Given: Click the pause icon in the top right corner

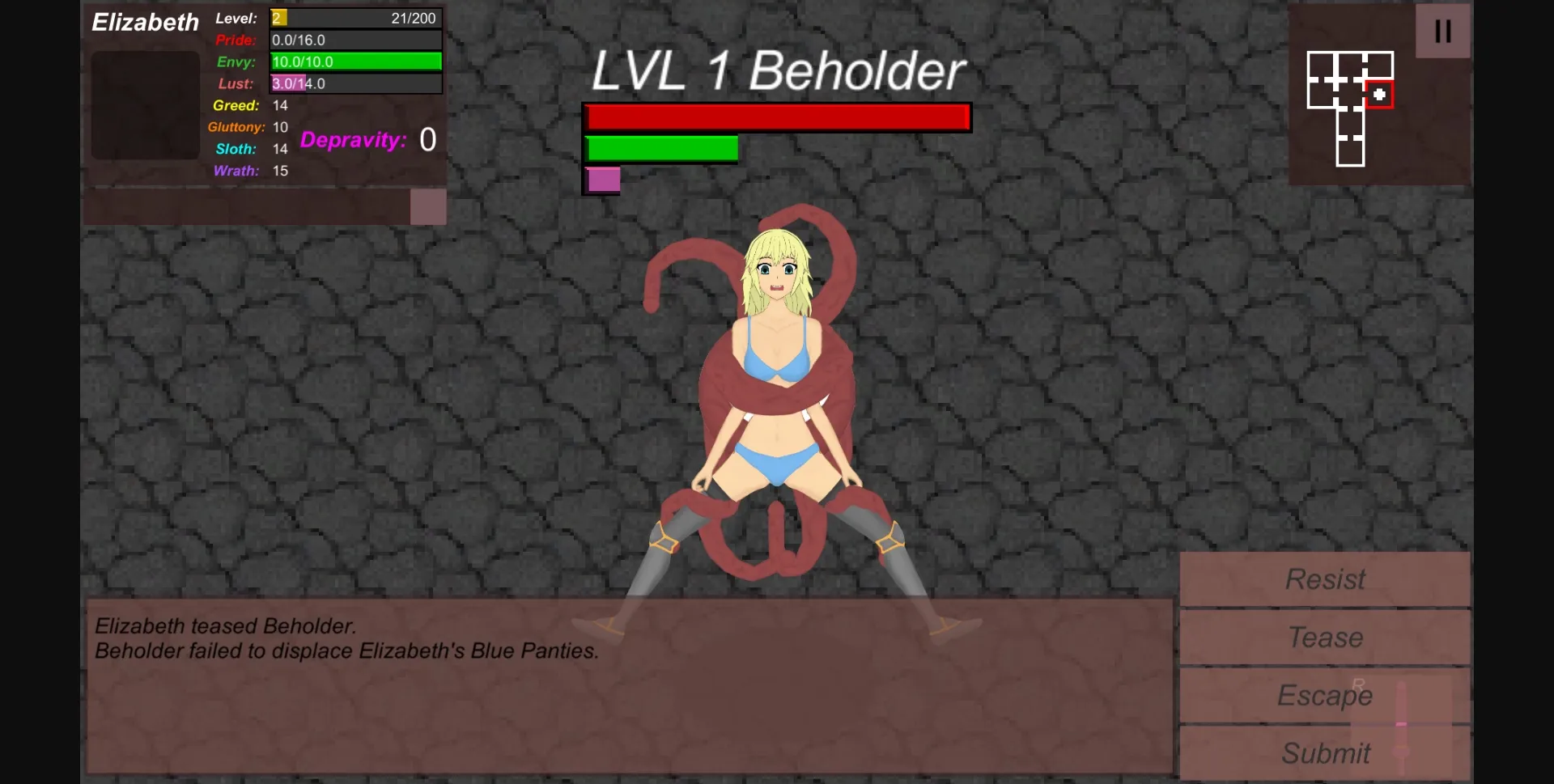Looking at the screenshot, I should (1442, 31).
